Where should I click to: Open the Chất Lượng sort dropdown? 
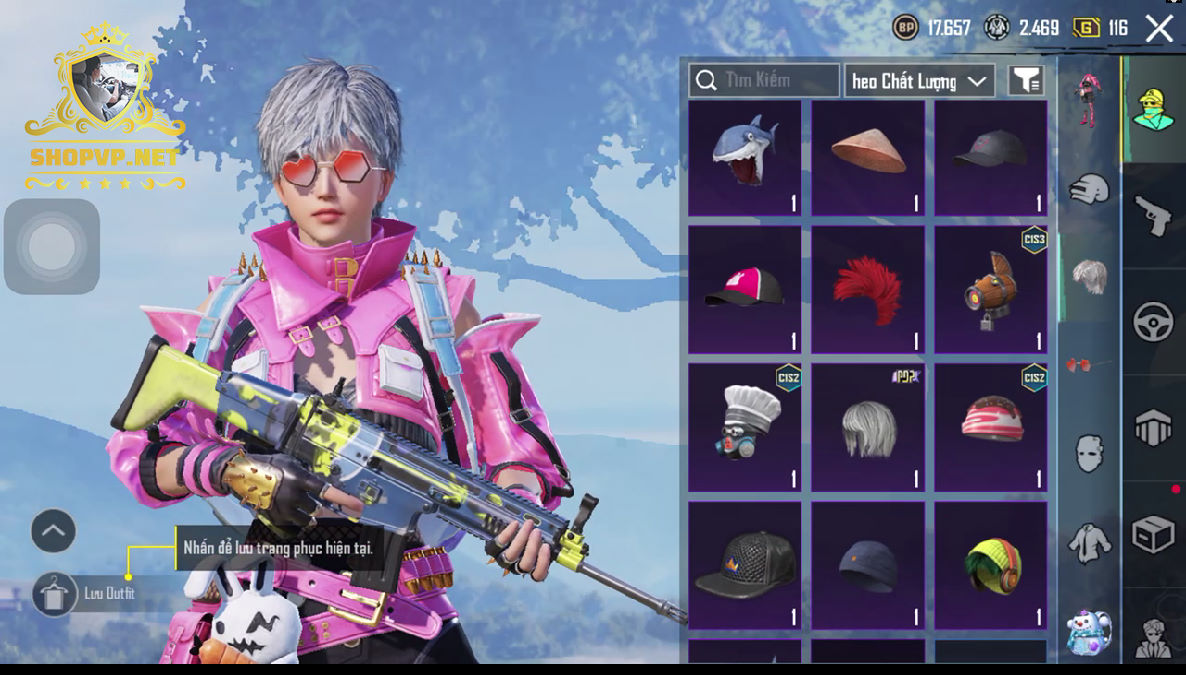pos(919,81)
